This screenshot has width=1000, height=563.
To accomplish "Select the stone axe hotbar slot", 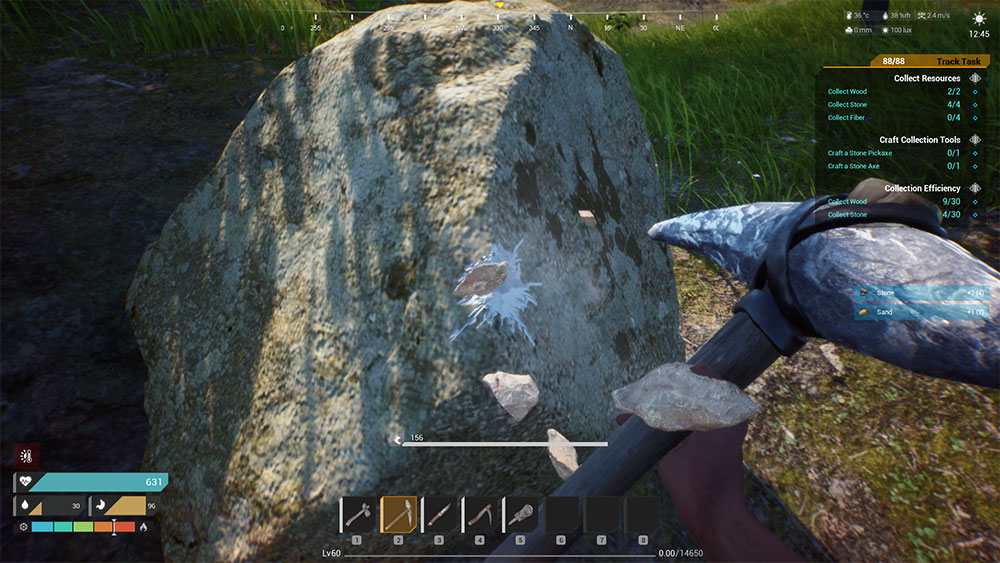I will (x=357, y=515).
